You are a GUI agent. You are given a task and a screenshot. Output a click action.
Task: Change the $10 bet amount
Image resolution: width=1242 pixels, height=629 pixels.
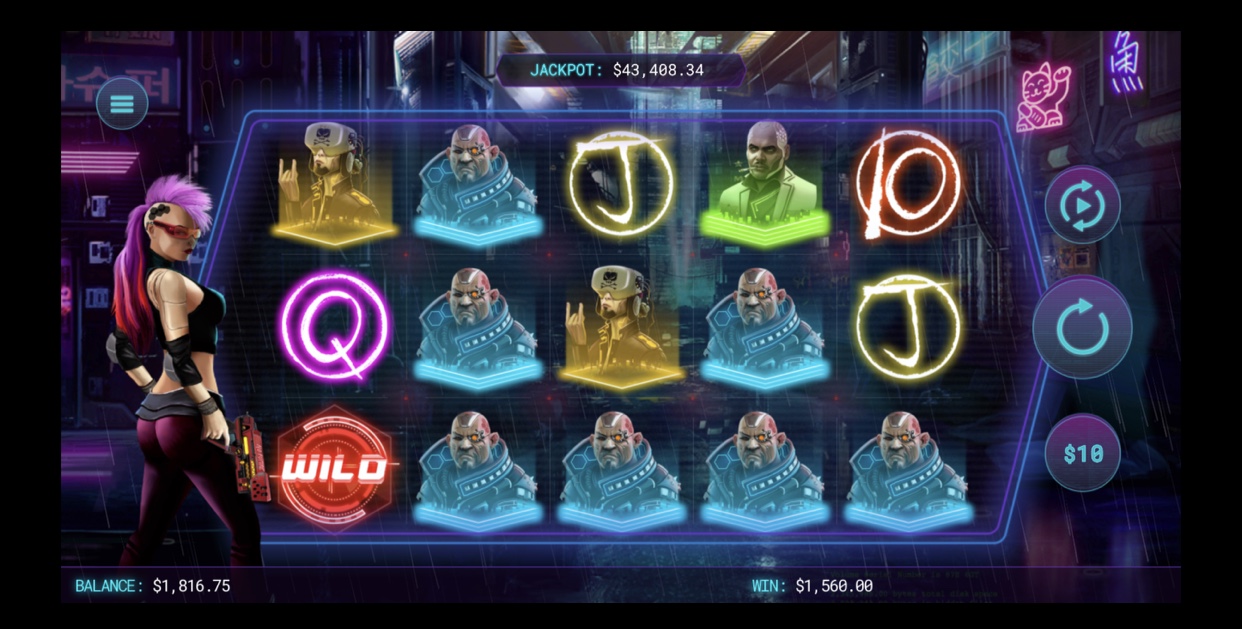coord(1083,453)
